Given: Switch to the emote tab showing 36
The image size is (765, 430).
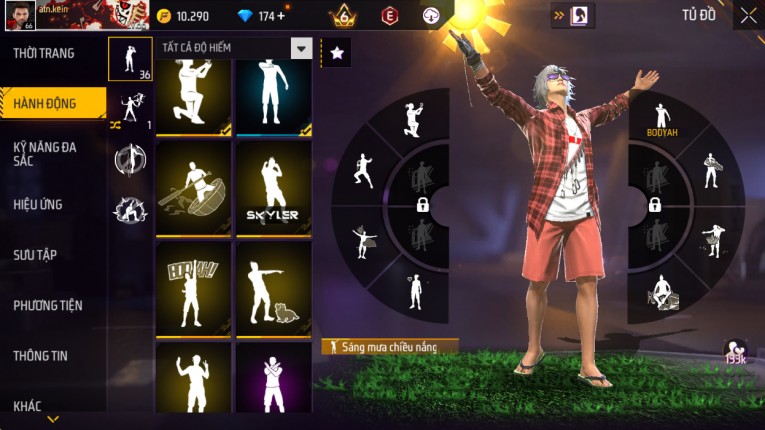Looking at the screenshot, I should click(130, 59).
